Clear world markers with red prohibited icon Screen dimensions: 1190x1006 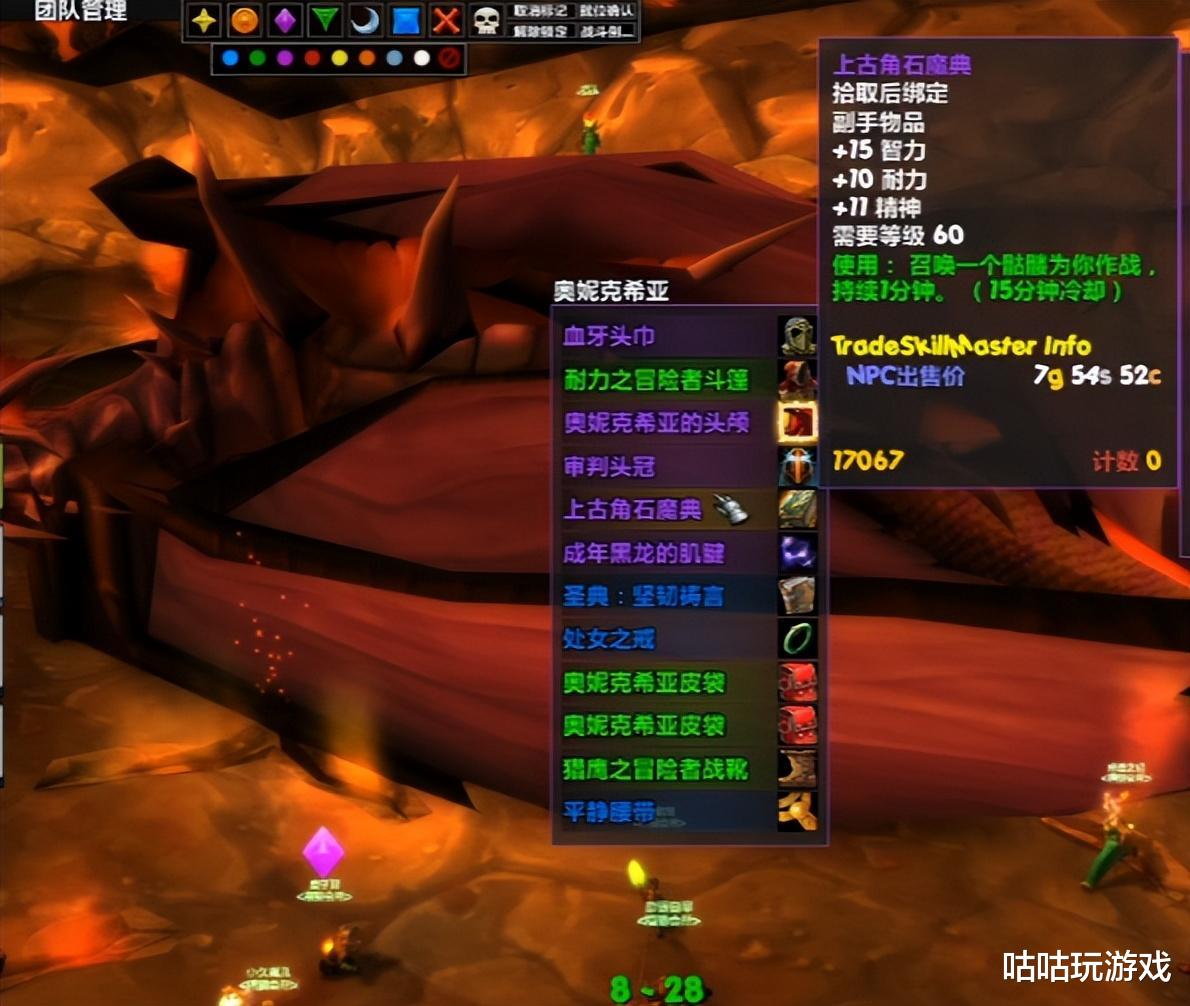click(449, 59)
